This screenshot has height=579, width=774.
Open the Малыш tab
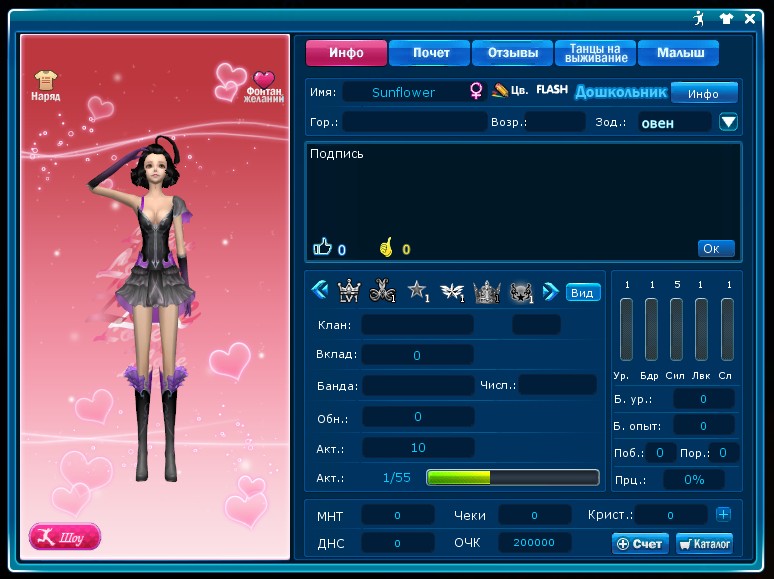pos(679,53)
